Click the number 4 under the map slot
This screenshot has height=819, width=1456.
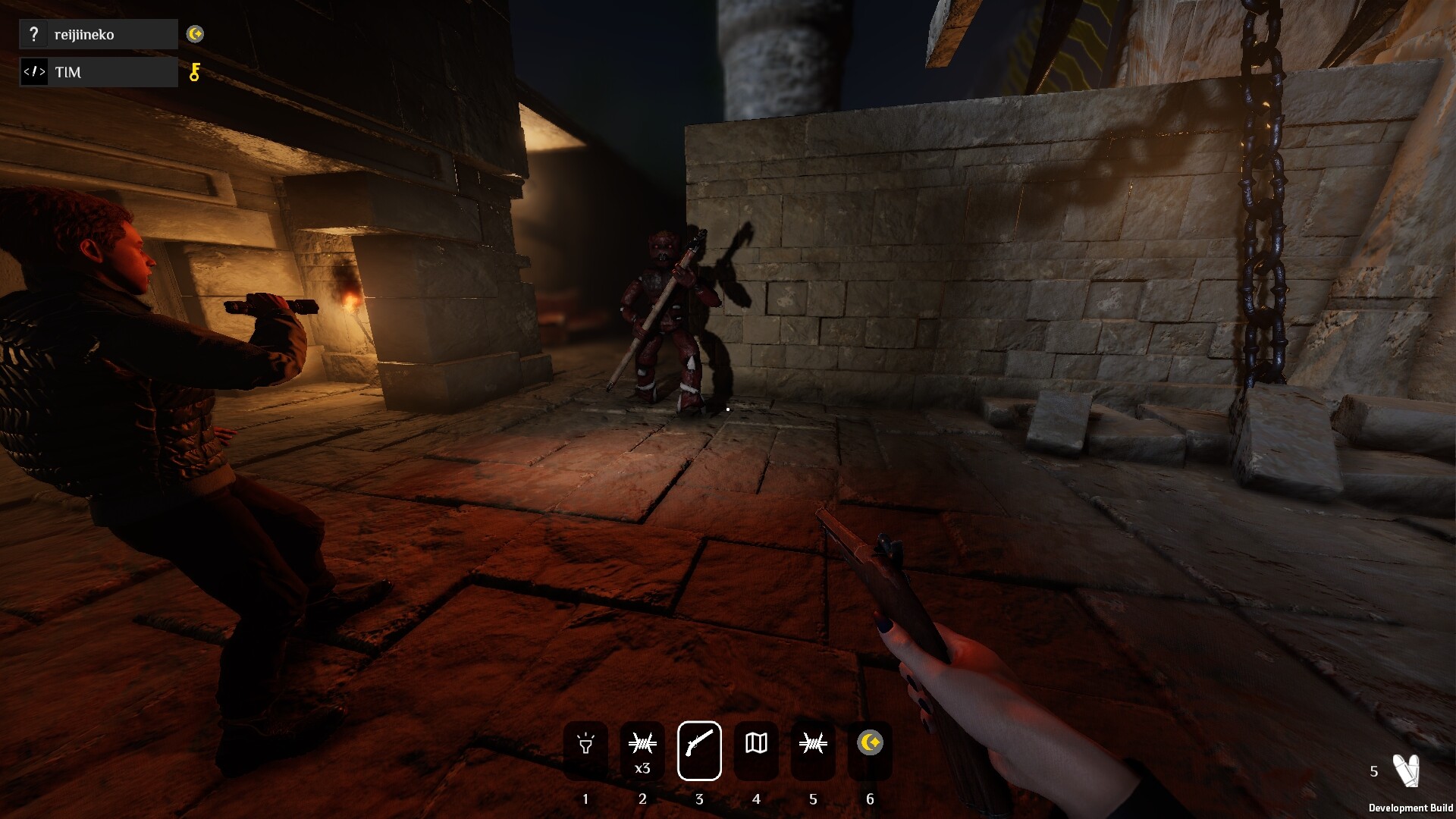point(757,799)
